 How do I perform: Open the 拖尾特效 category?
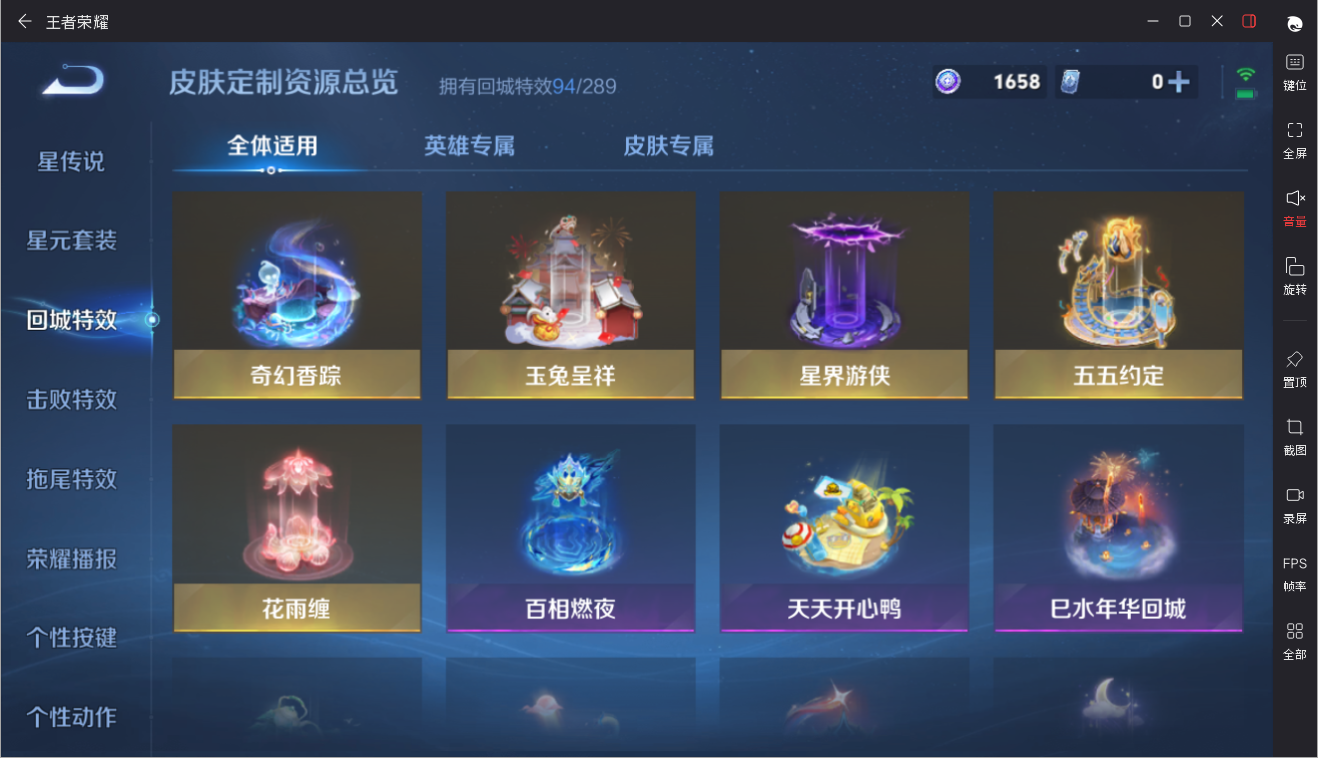click(x=71, y=479)
